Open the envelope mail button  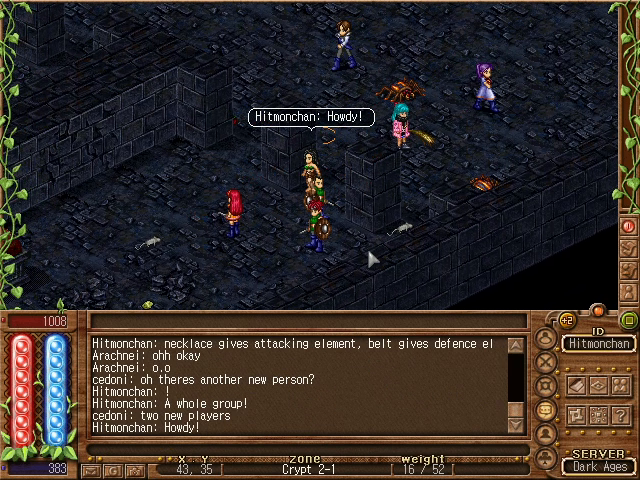coord(91,471)
